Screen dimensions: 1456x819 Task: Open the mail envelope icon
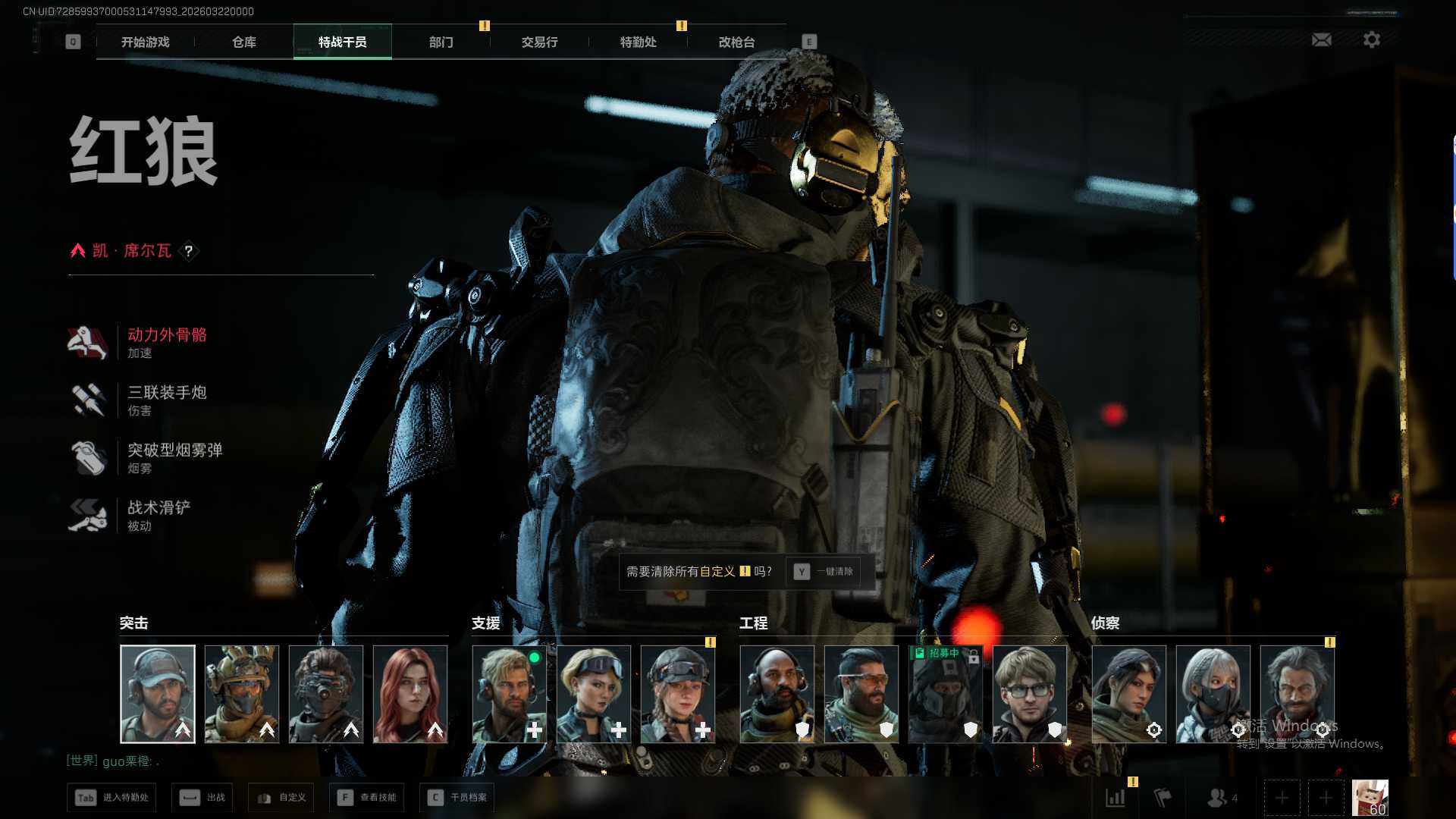pos(1322,39)
